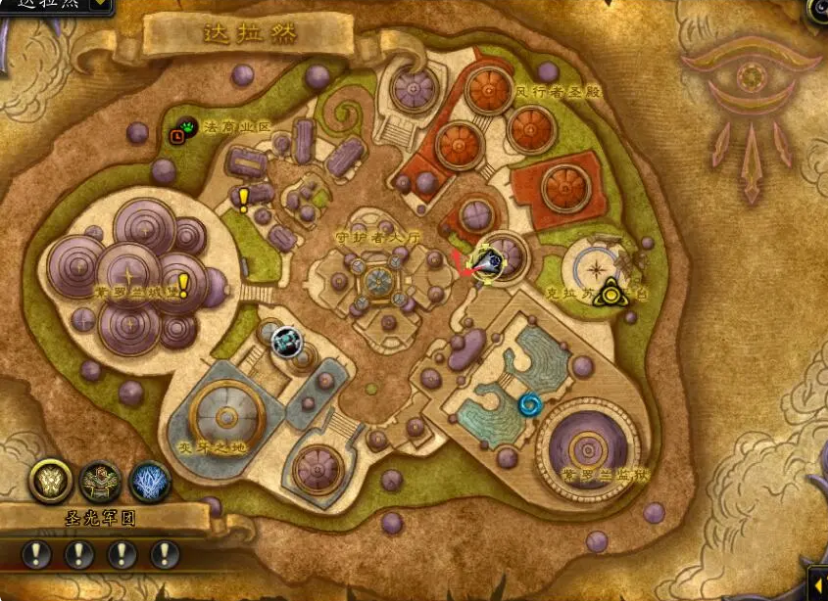Select the quest exclamation mark on the Violet Citadel
Screen dimensions: 828x601
pyautogui.click(x=184, y=286)
